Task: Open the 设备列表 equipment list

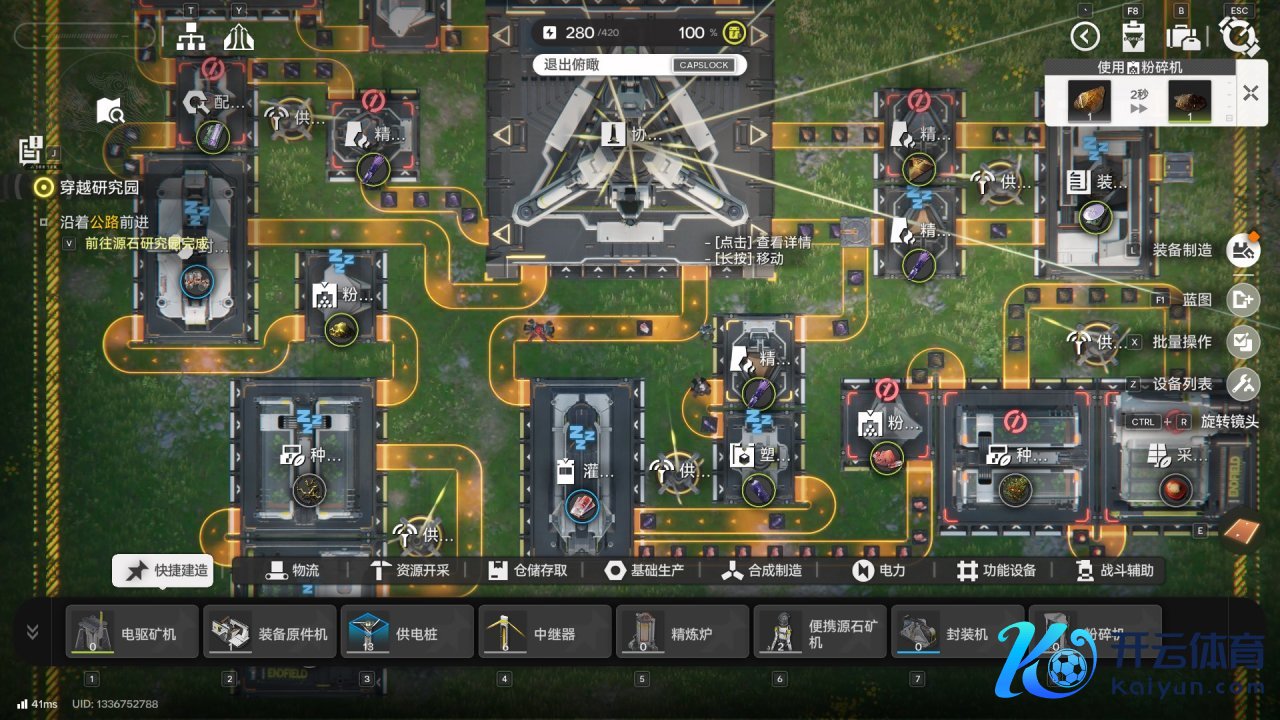Action: pyautogui.click(x=1243, y=383)
